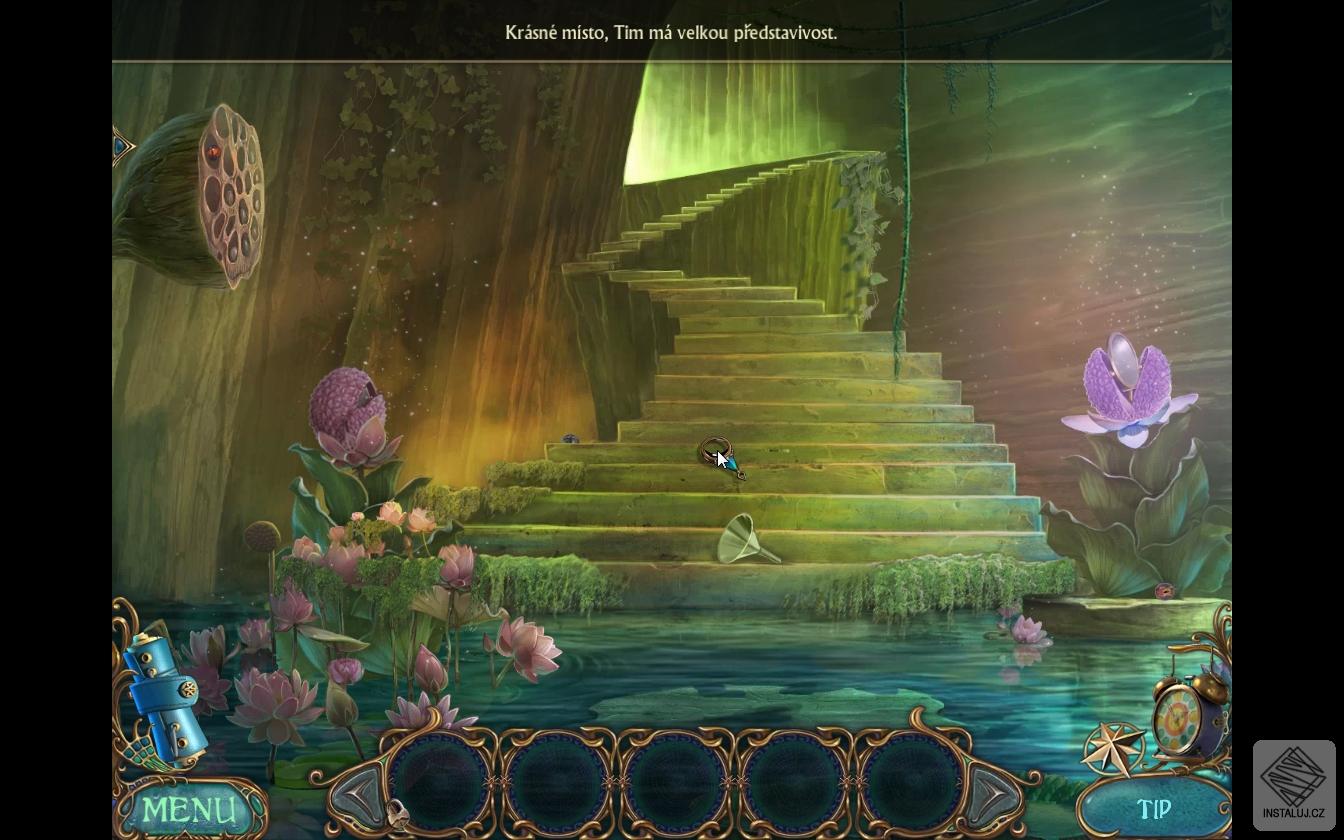The image size is (1344, 840).
Task: Open the MENU button
Action: [190, 809]
